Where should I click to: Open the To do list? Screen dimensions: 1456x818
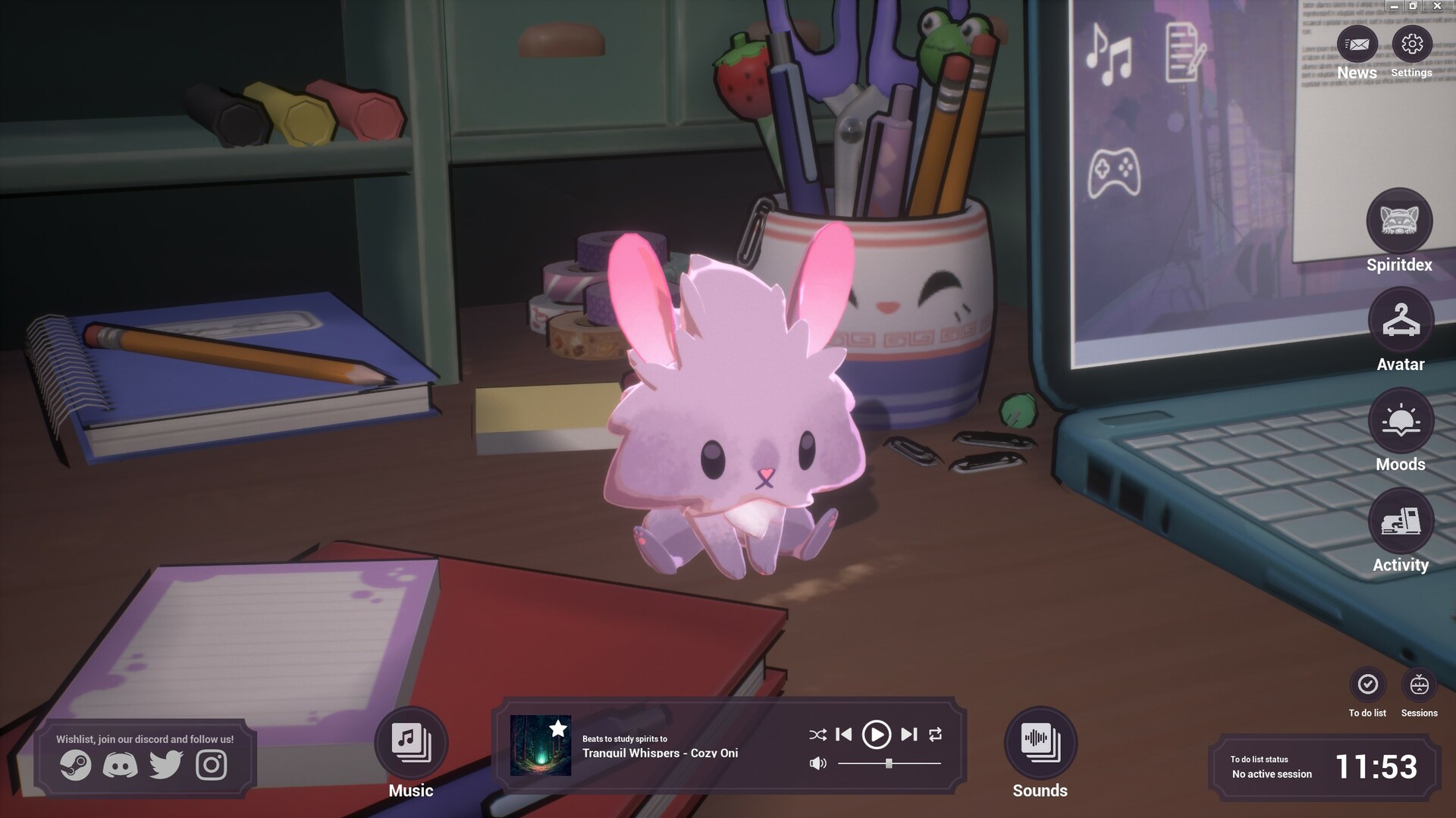(1367, 685)
